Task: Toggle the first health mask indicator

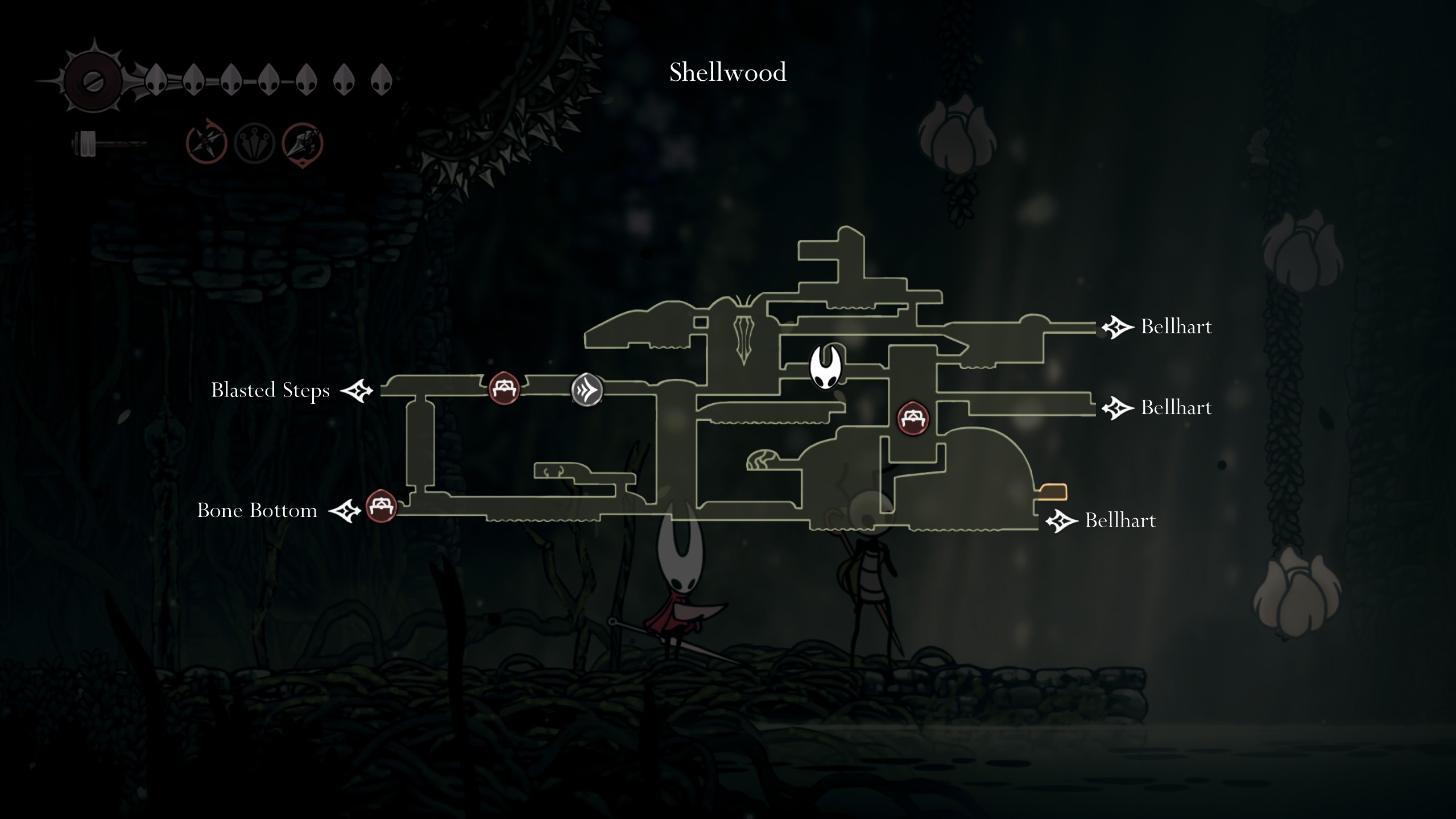Action: (x=156, y=80)
